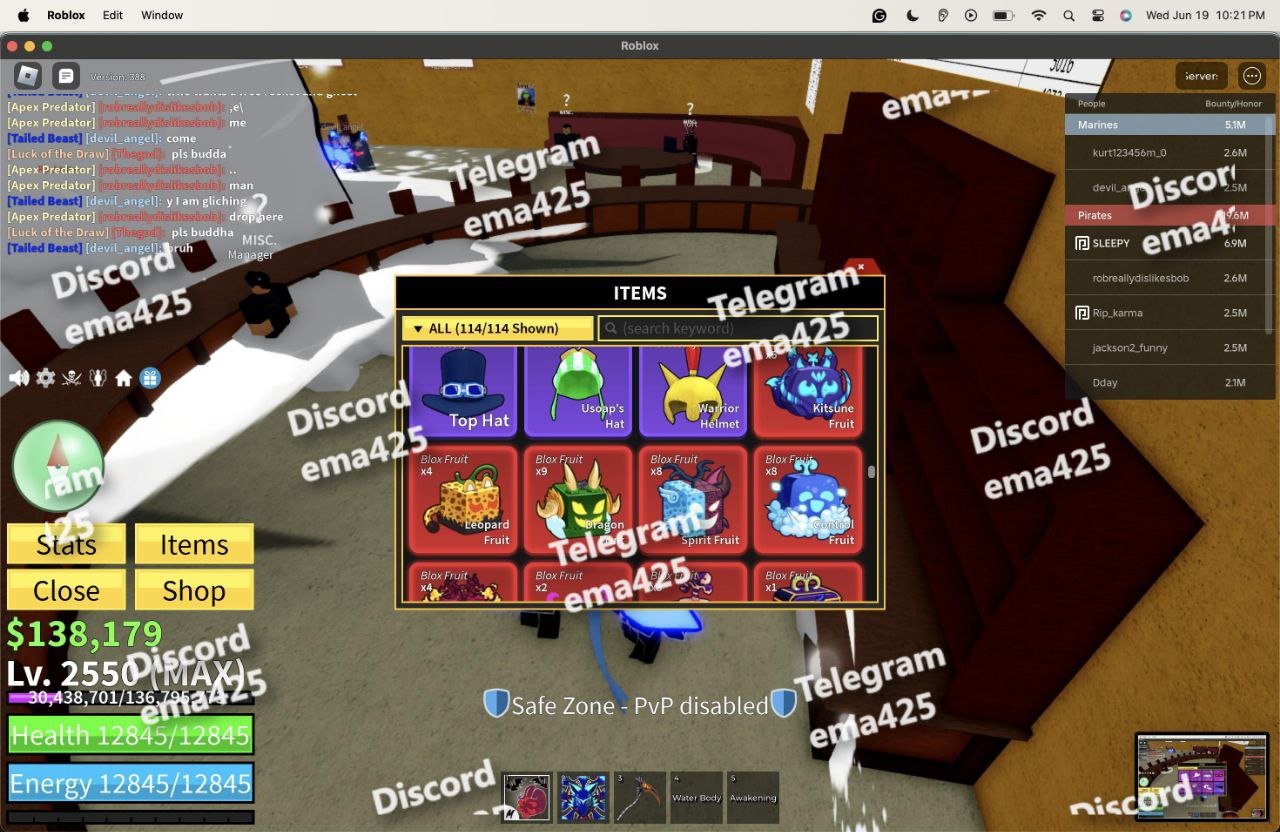Choose the Dragon Fruit tile
1280x832 pixels.
(578, 499)
